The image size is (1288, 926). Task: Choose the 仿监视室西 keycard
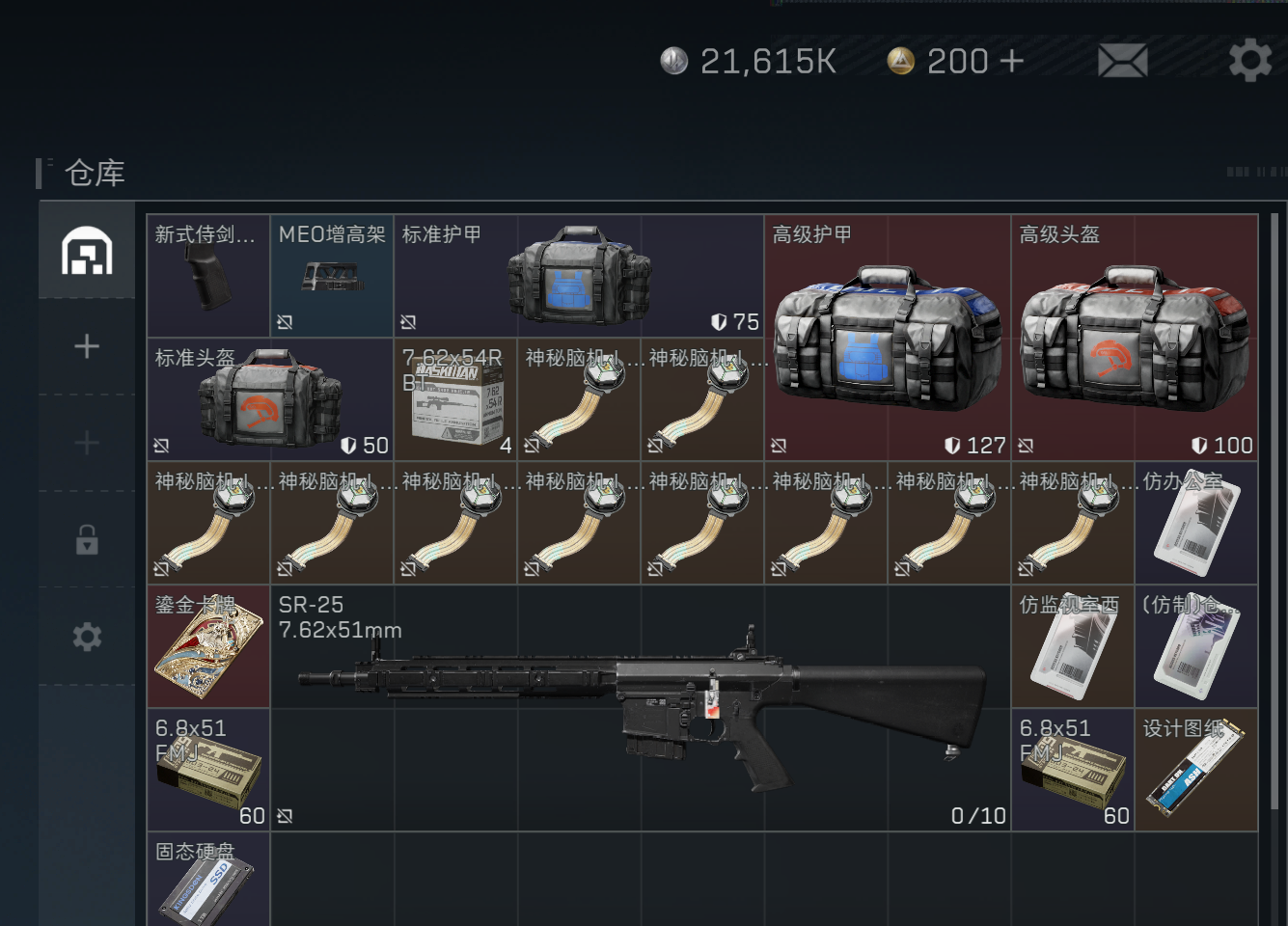coord(1073,646)
